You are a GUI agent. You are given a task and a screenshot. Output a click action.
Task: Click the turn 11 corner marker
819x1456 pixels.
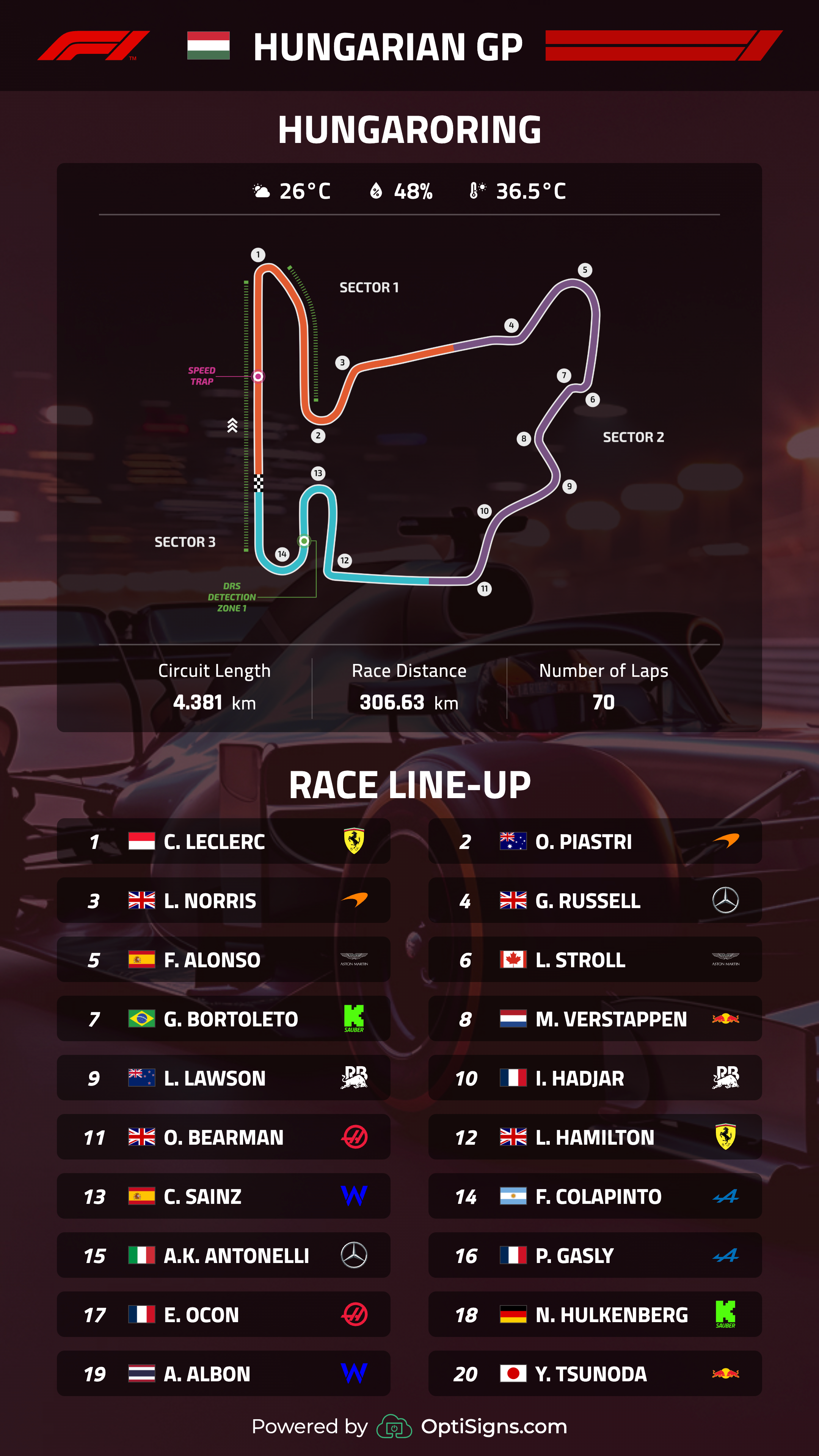pyautogui.click(x=485, y=589)
